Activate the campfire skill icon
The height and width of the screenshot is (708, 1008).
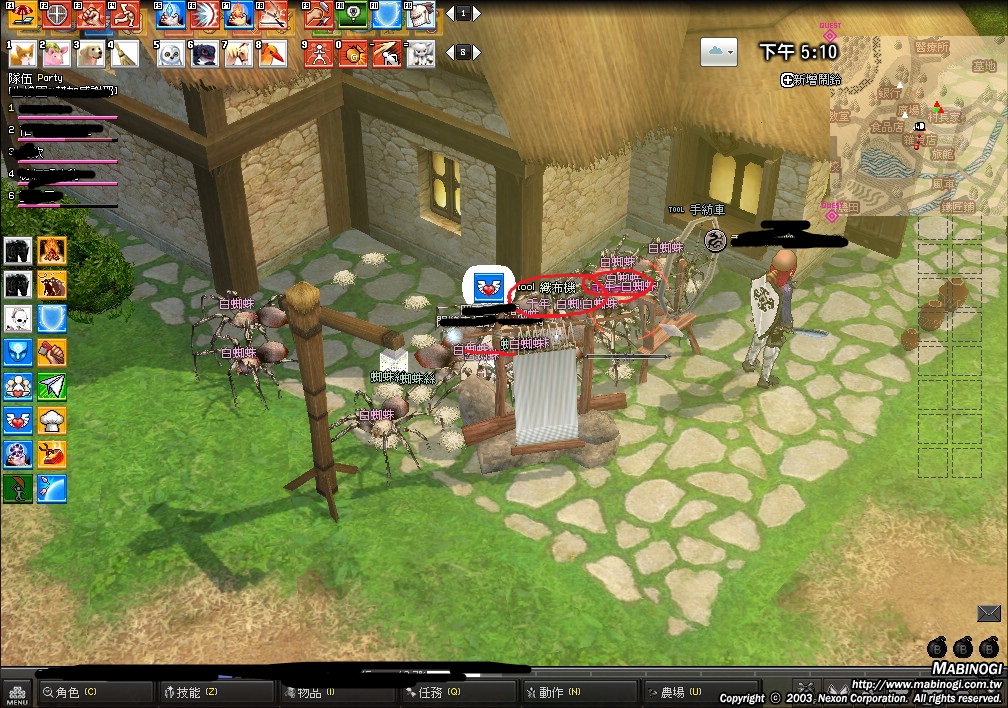52,250
